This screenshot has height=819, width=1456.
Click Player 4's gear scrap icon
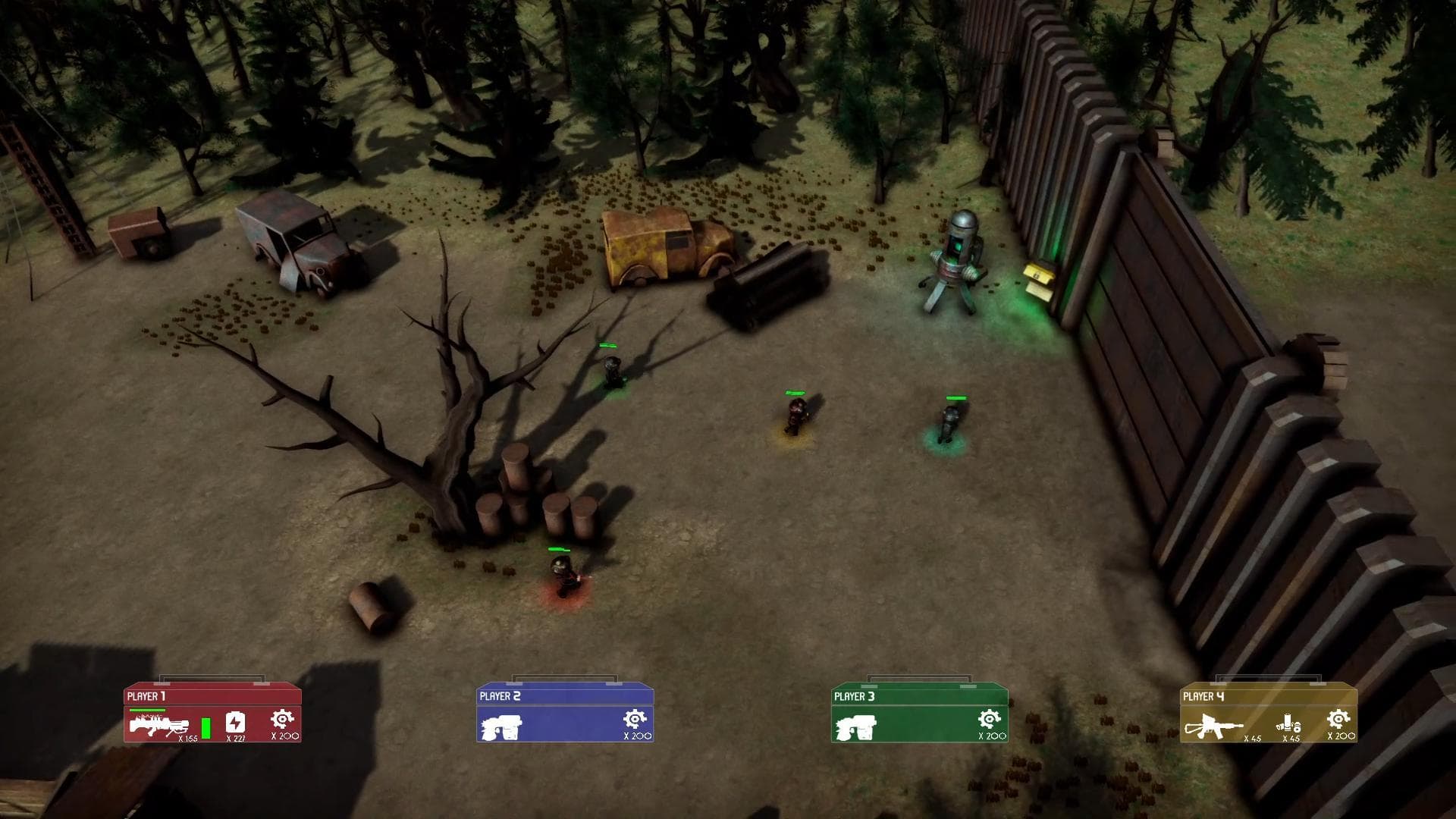point(1339,719)
